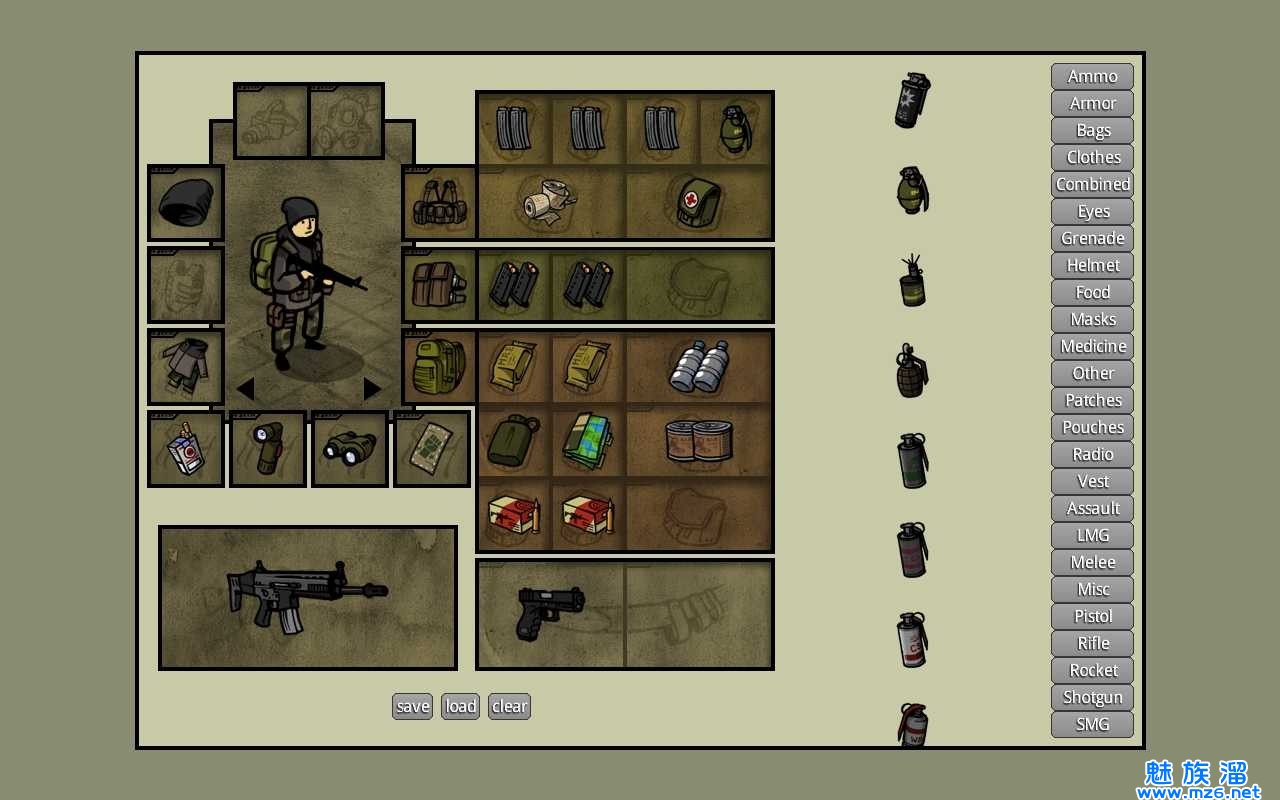Select the cigarette pack slot
Screen dimensions: 1280x800
(186, 449)
